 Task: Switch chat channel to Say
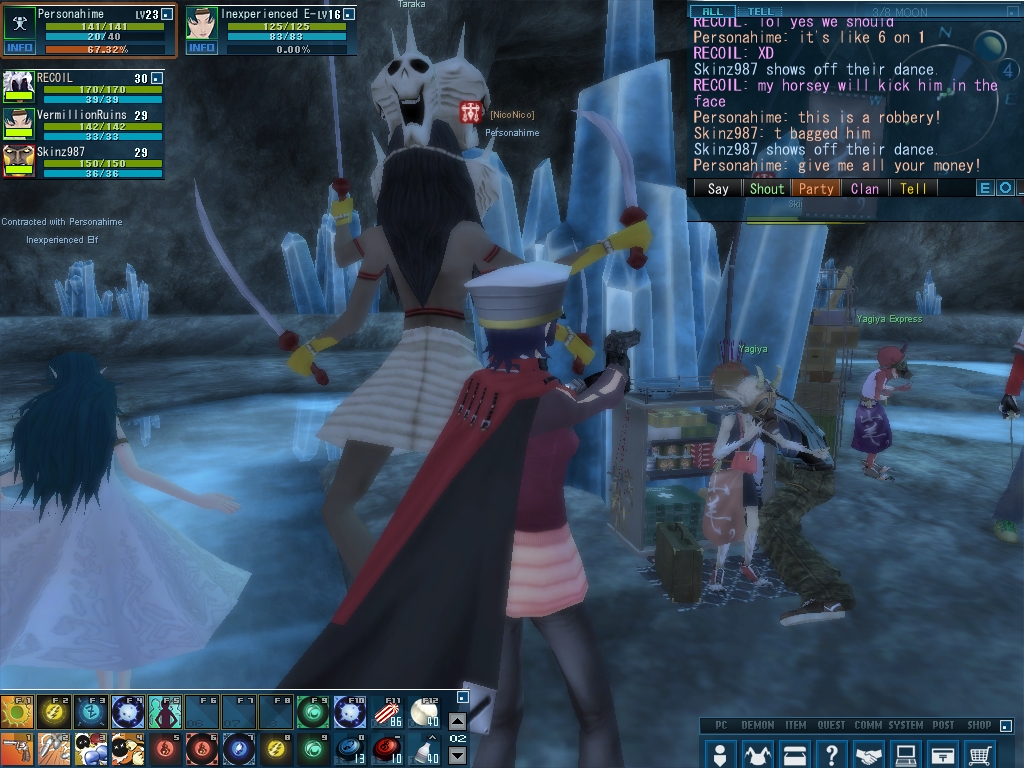(718, 188)
